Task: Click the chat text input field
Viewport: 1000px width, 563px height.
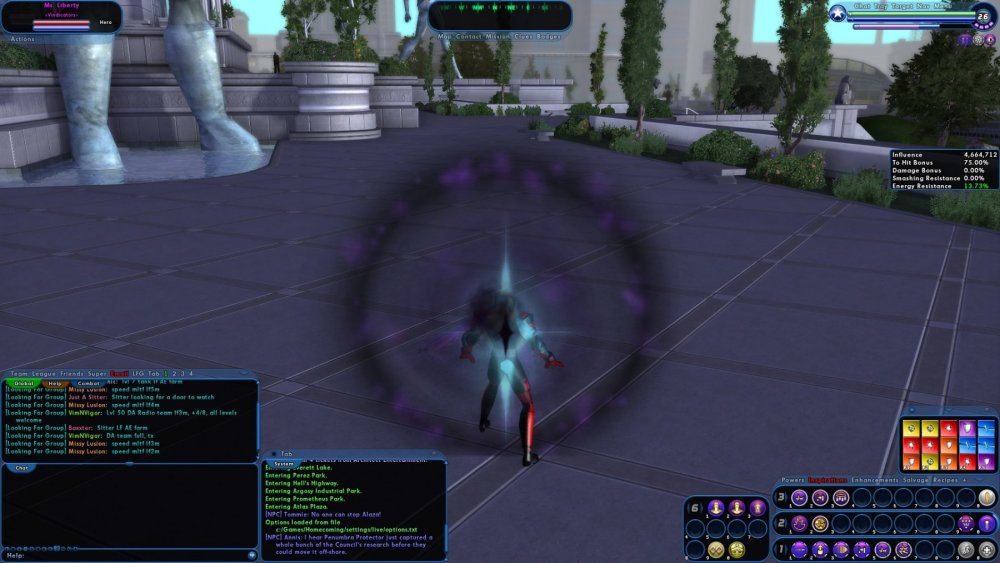Action: 130,555
